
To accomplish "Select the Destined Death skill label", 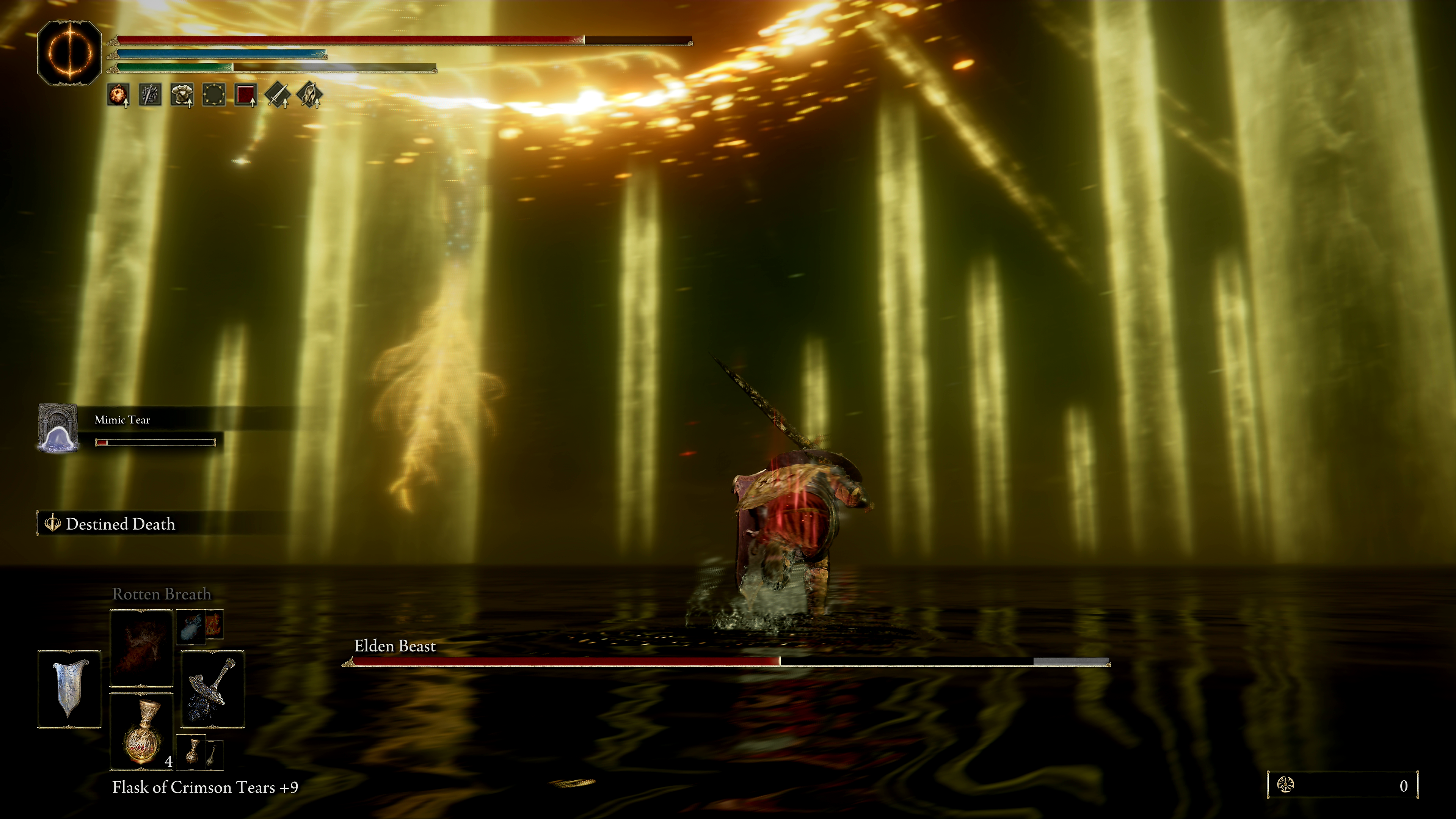I will pyautogui.click(x=120, y=524).
